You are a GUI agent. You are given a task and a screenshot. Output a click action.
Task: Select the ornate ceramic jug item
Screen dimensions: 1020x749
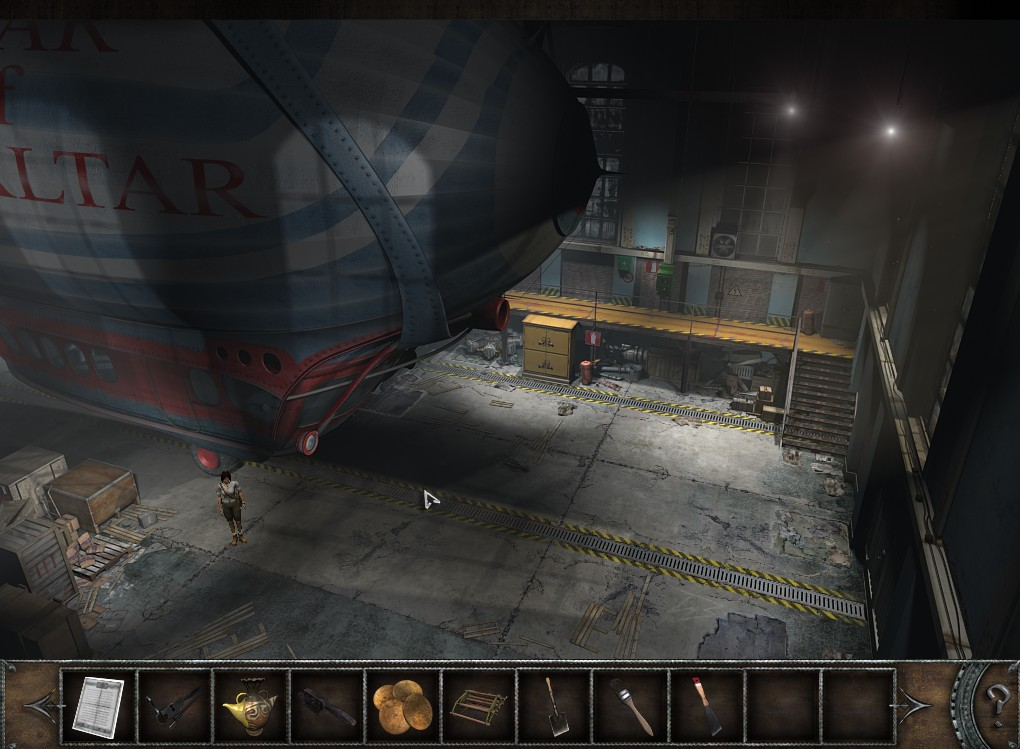249,704
